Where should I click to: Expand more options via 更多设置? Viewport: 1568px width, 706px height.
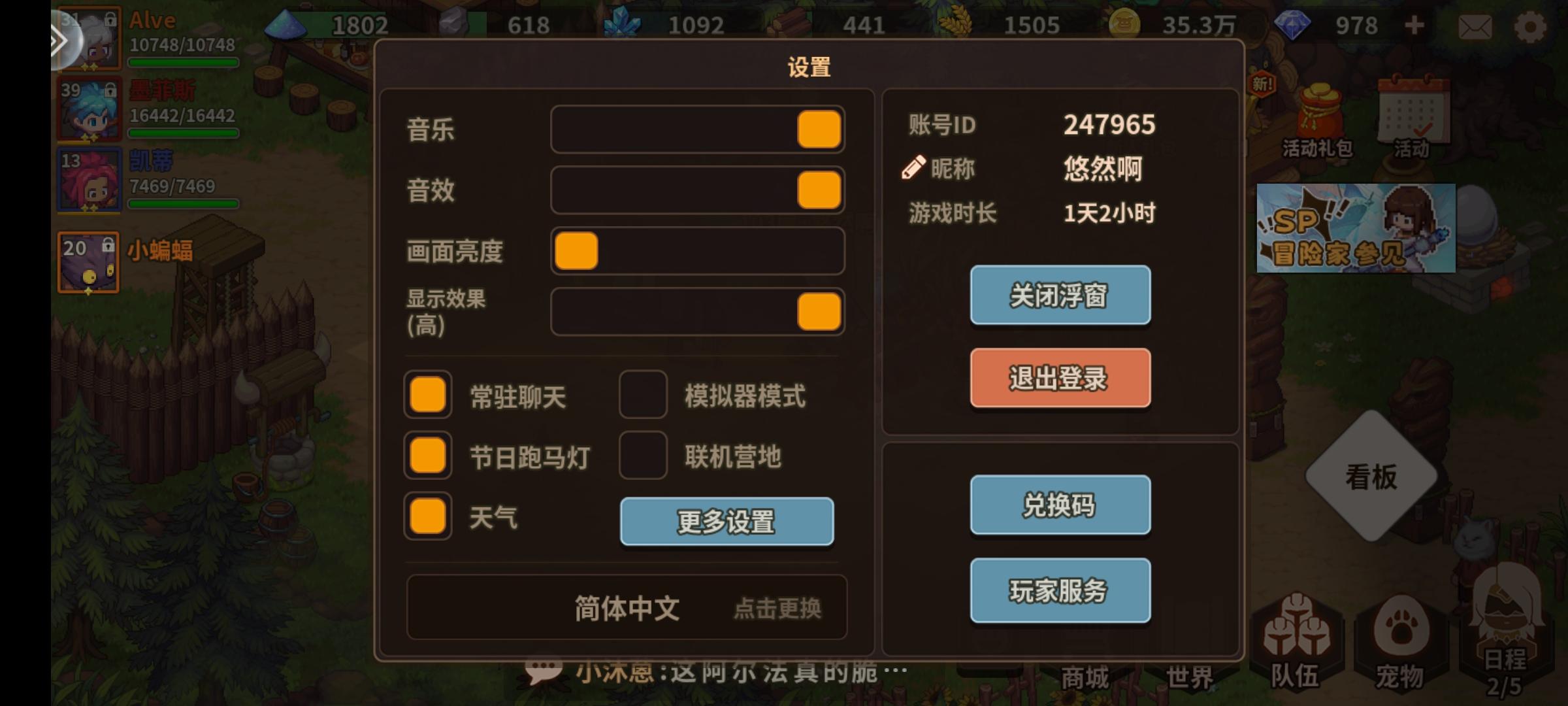click(727, 522)
